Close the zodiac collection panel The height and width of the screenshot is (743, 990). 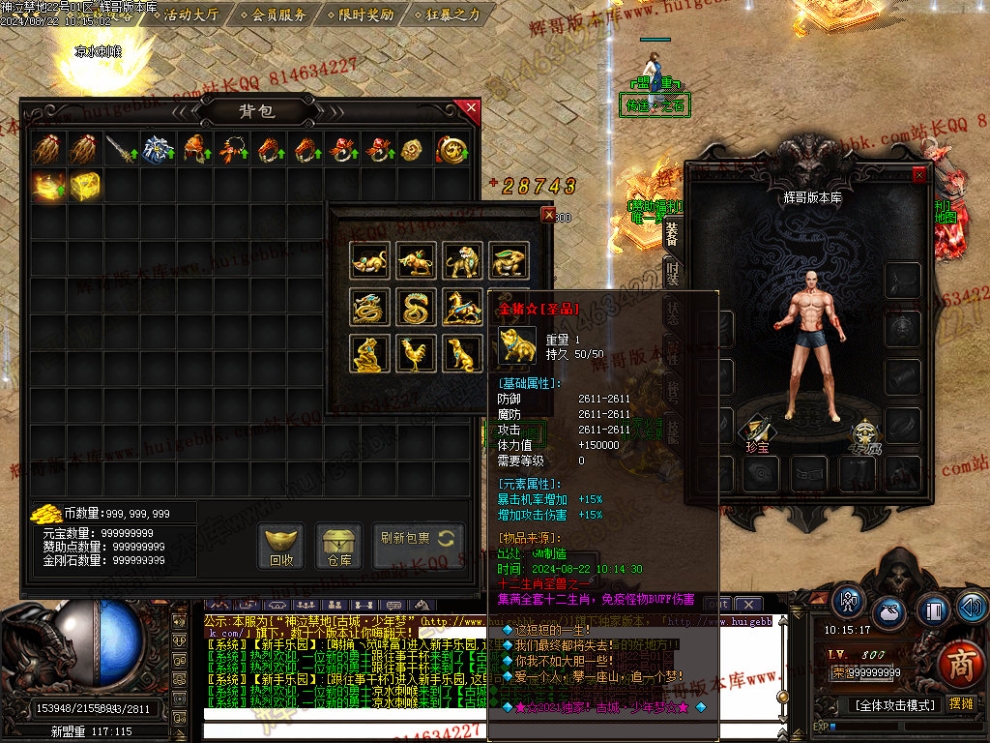point(547,214)
